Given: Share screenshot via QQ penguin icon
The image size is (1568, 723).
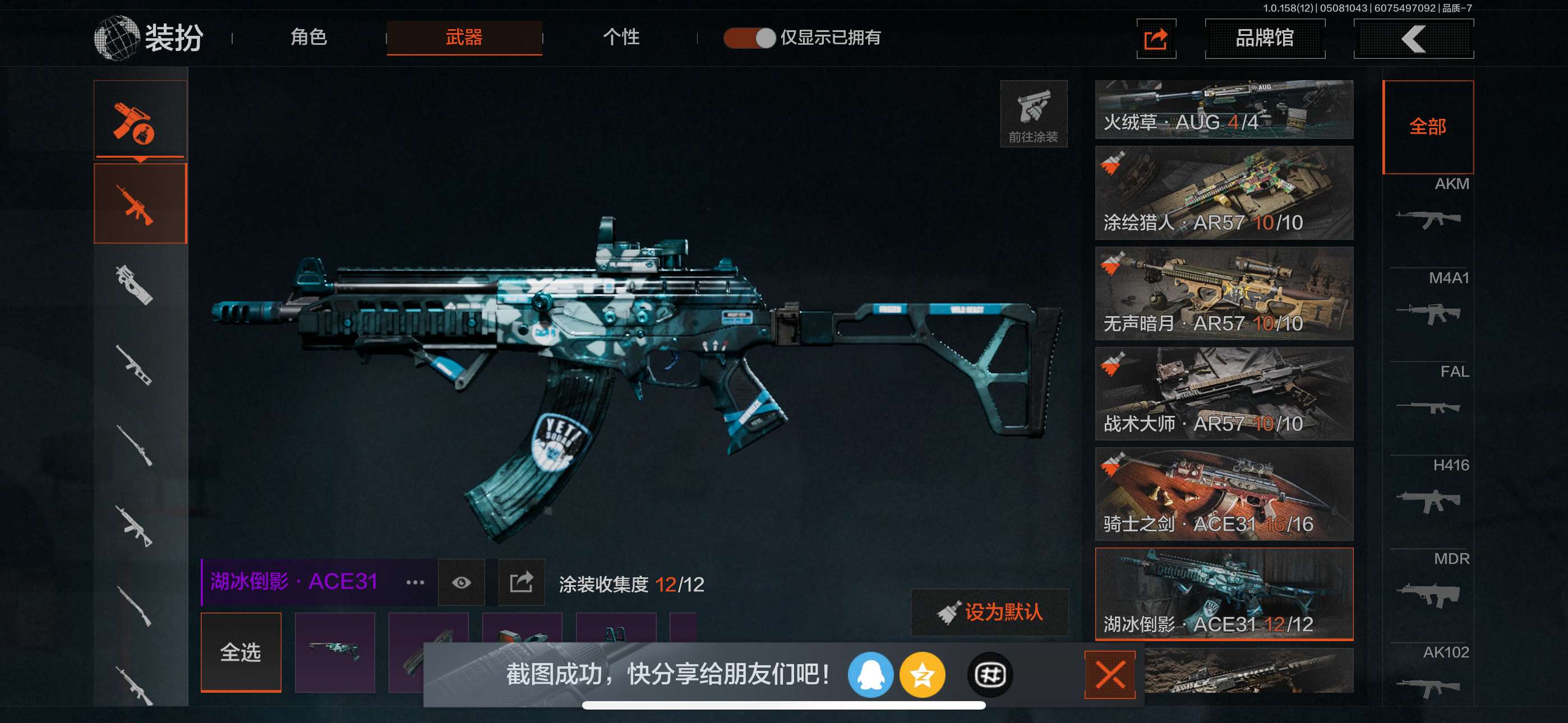Looking at the screenshot, I should pyautogui.click(x=870, y=674).
